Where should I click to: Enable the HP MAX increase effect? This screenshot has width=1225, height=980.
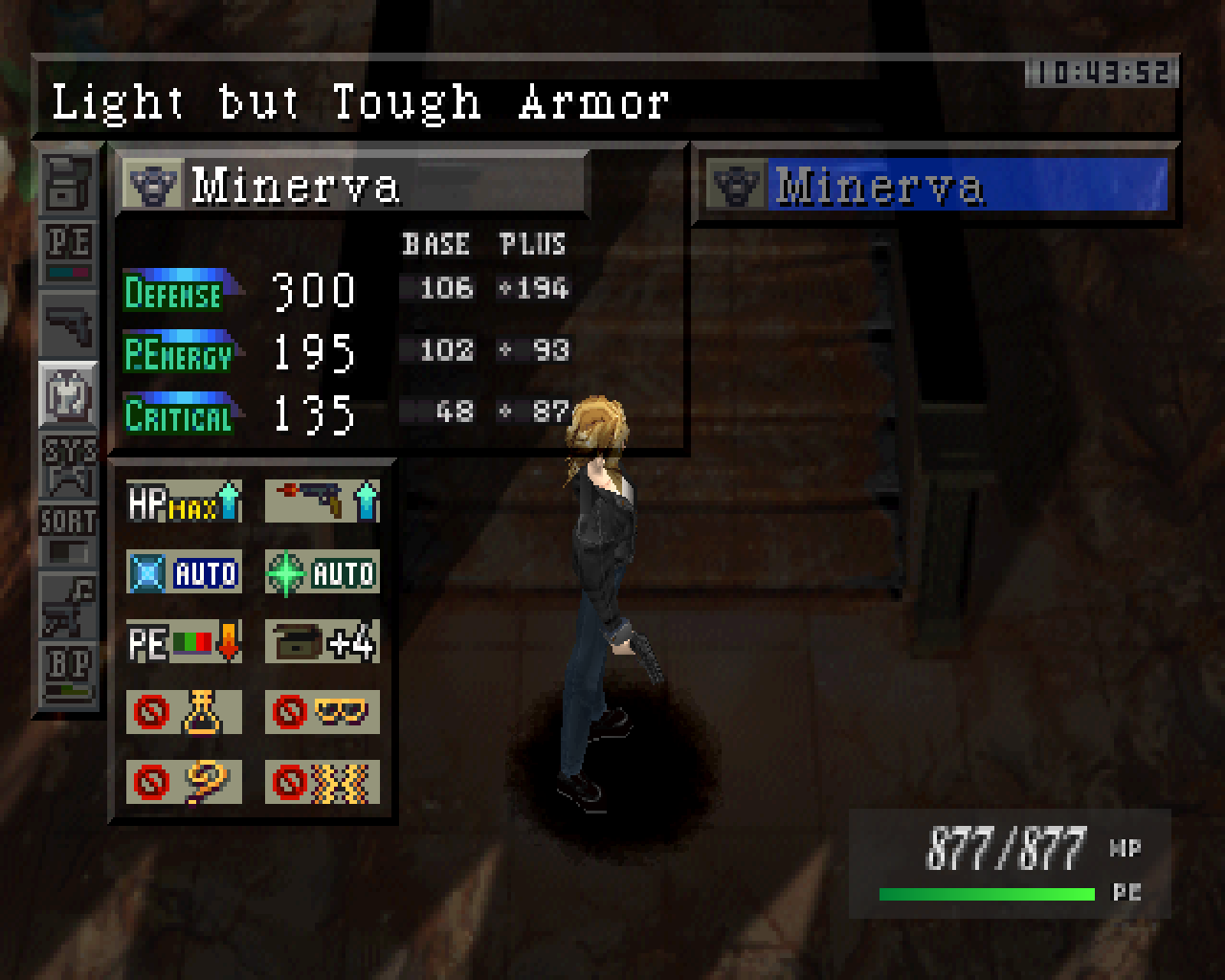tap(182, 501)
